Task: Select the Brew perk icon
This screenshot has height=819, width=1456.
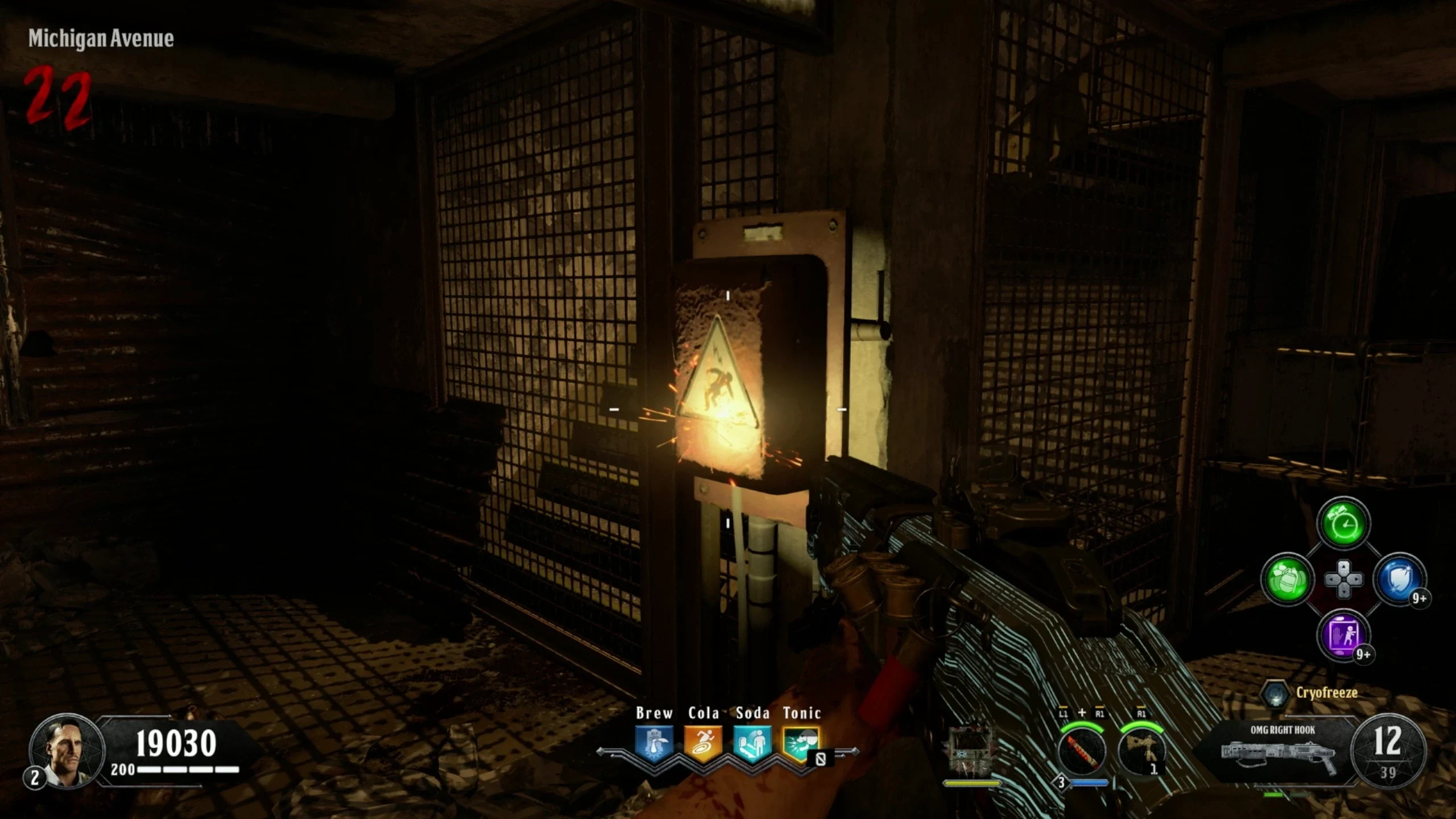Action: pyautogui.click(x=654, y=743)
